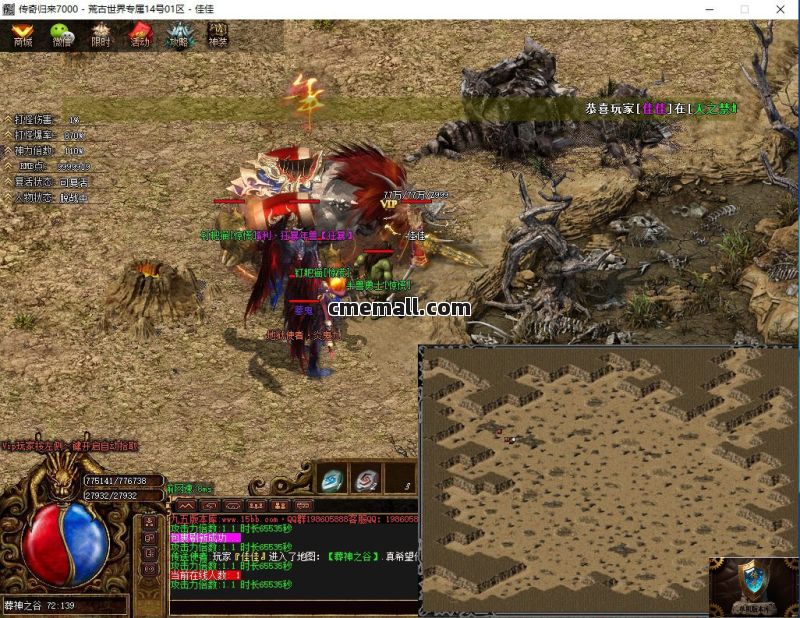Open the 活动 red envelope activities

pyautogui.click(x=140, y=36)
